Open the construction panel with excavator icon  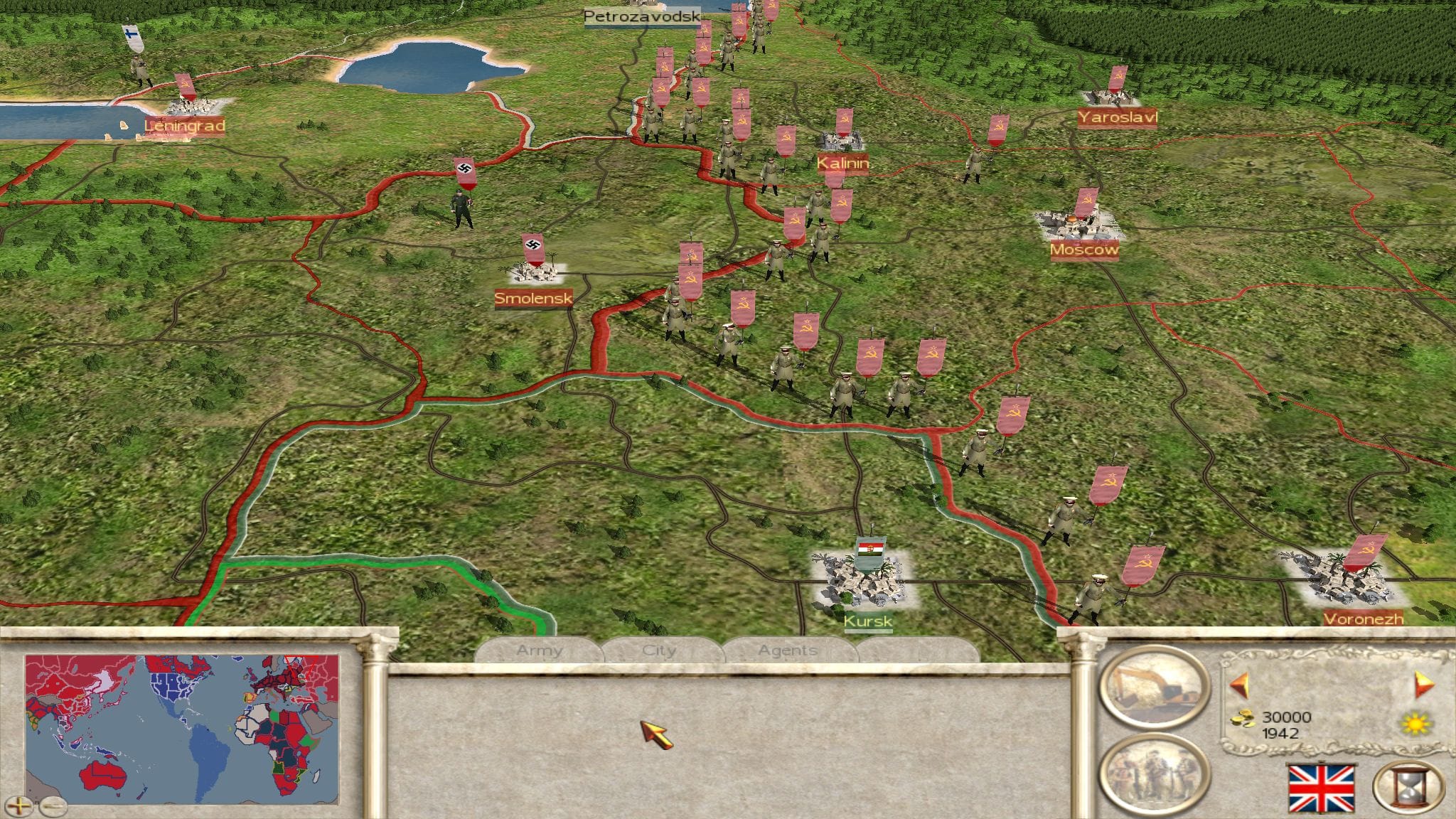1152,687
